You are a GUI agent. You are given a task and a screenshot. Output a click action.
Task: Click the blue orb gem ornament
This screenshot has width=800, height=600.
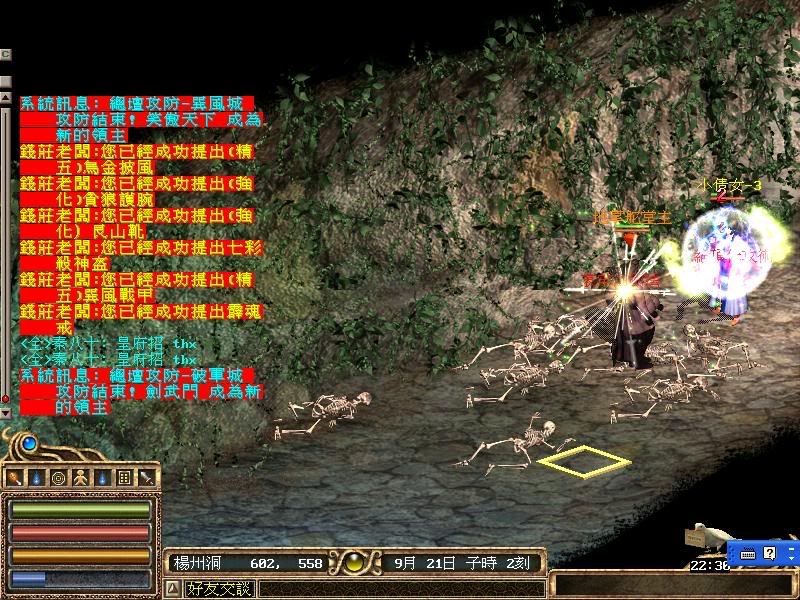pyautogui.click(x=29, y=443)
